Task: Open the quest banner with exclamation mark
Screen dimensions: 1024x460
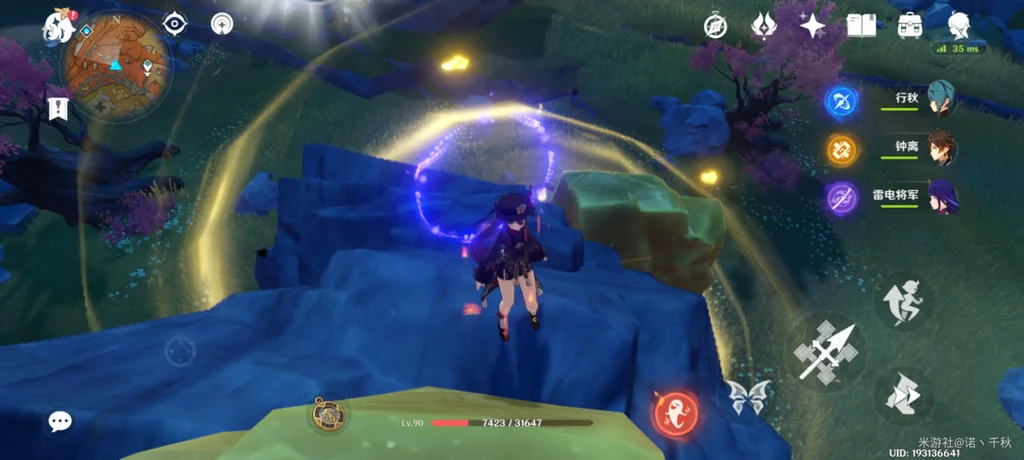Action: (x=57, y=108)
